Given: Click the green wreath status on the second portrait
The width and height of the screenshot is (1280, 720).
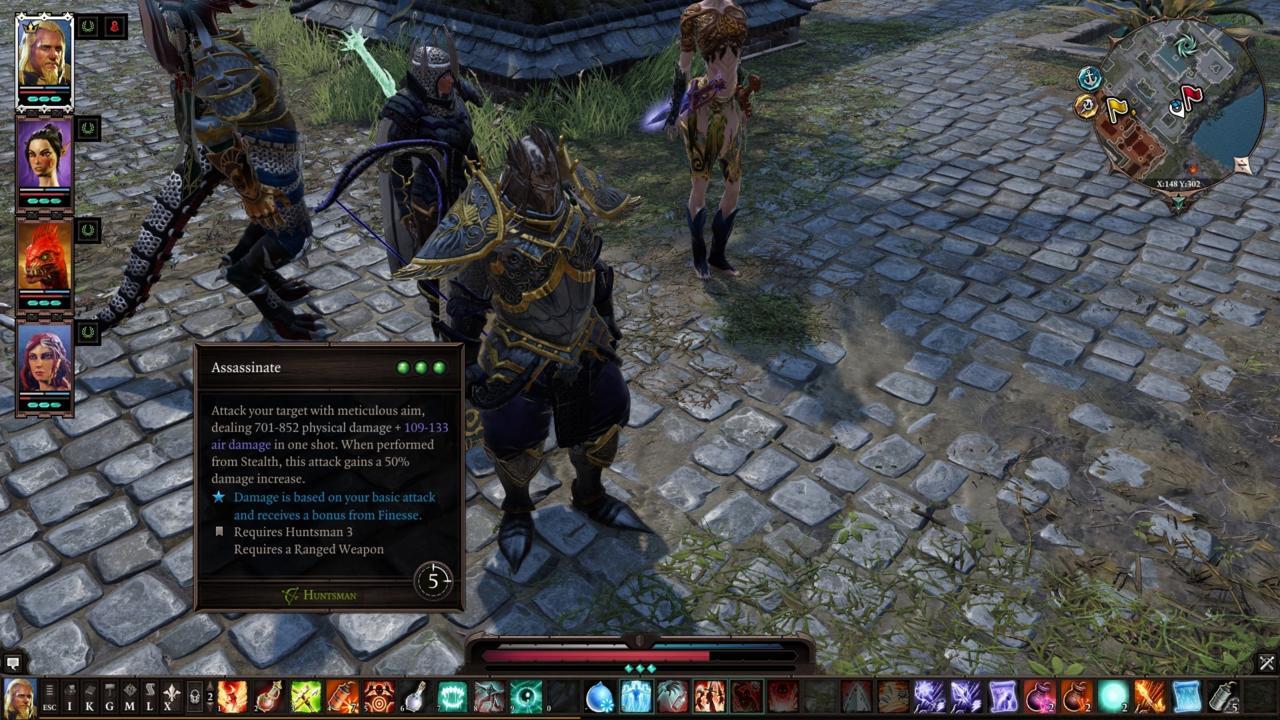Looking at the screenshot, I should point(86,129).
